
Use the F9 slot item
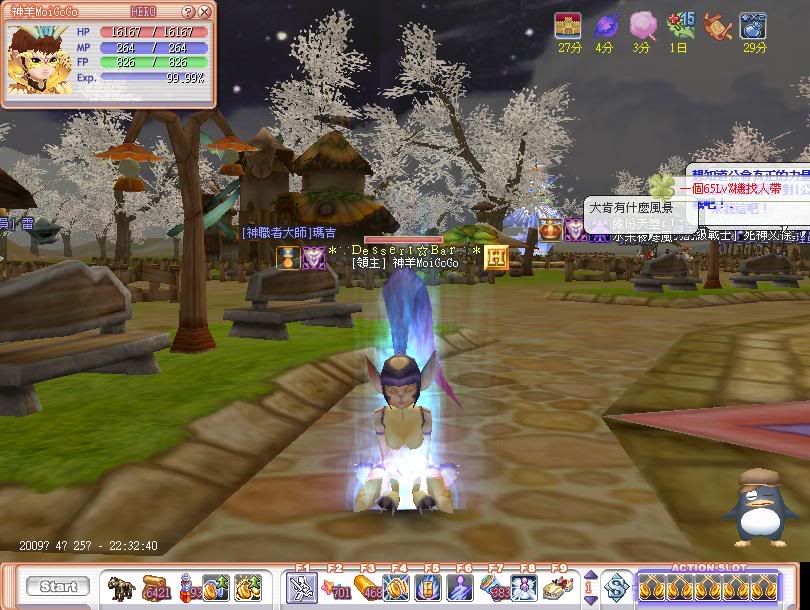[558, 588]
